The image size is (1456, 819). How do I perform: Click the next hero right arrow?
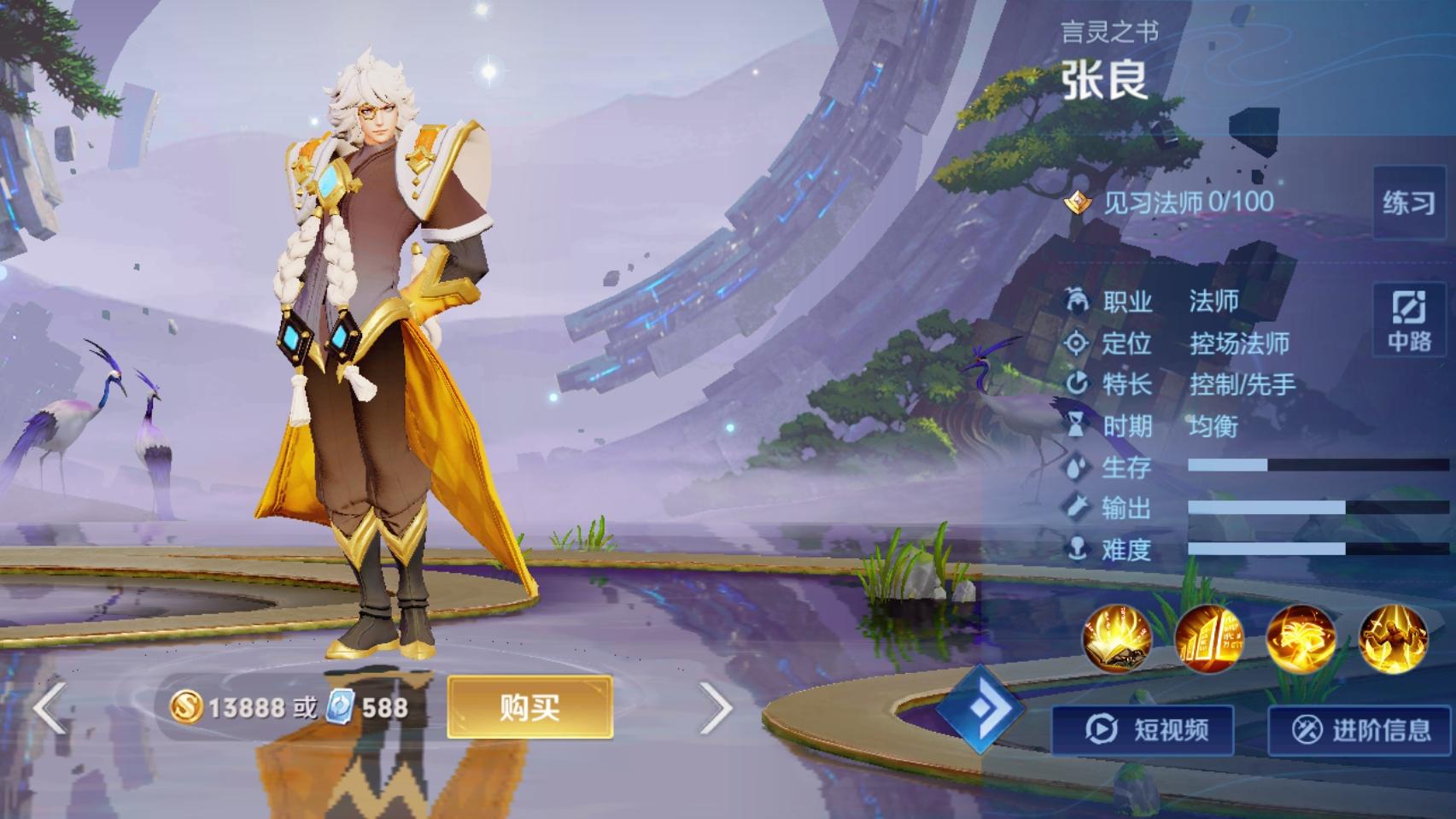(x=717, y=710)
